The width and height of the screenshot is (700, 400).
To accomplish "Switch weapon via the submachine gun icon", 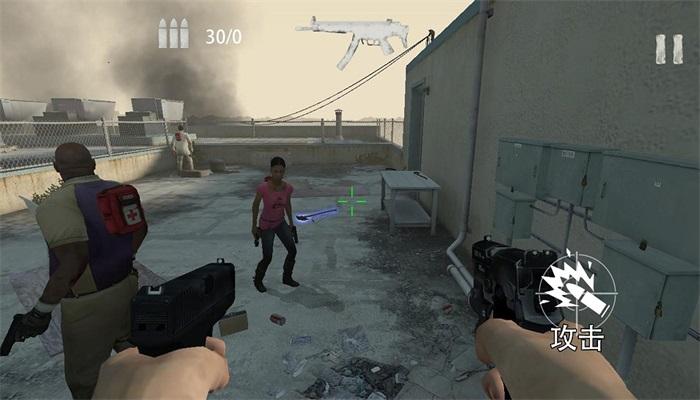I will point(352,38).
